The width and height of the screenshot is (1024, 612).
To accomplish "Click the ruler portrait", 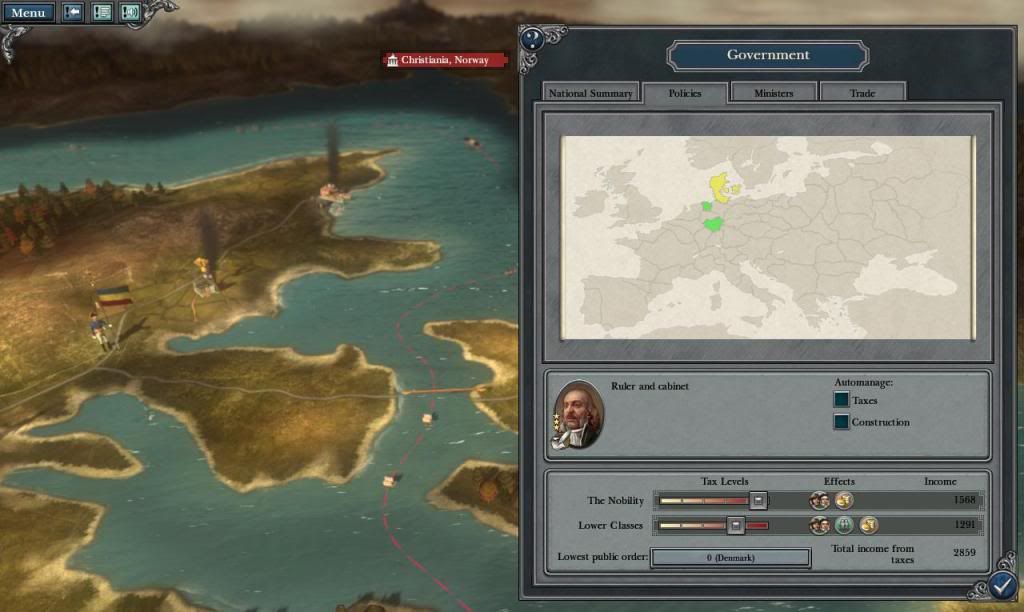I will pyautogui.click(x=578, y=413).
